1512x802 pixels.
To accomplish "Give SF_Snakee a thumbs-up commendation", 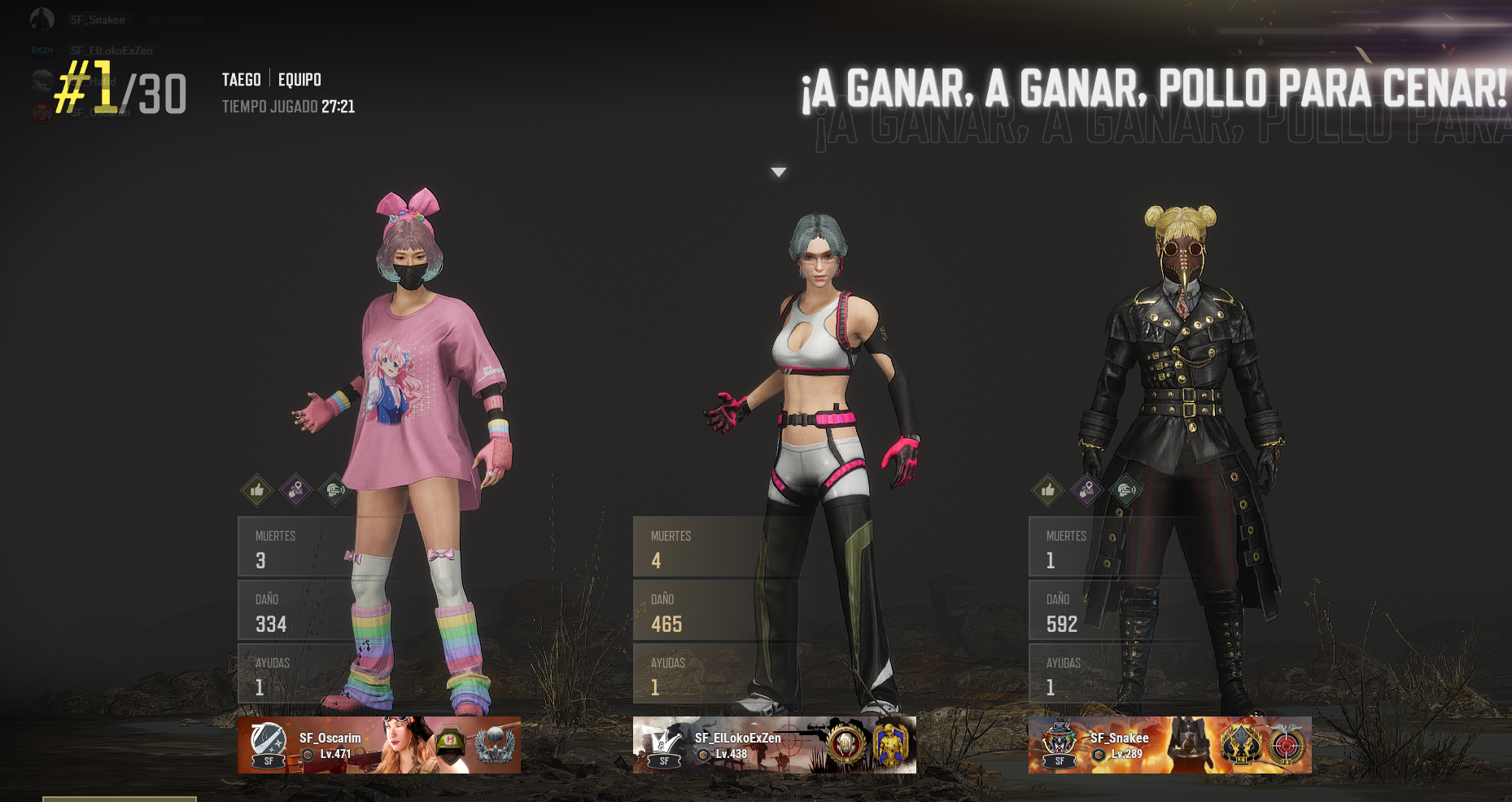I will tap(1047, 490).
